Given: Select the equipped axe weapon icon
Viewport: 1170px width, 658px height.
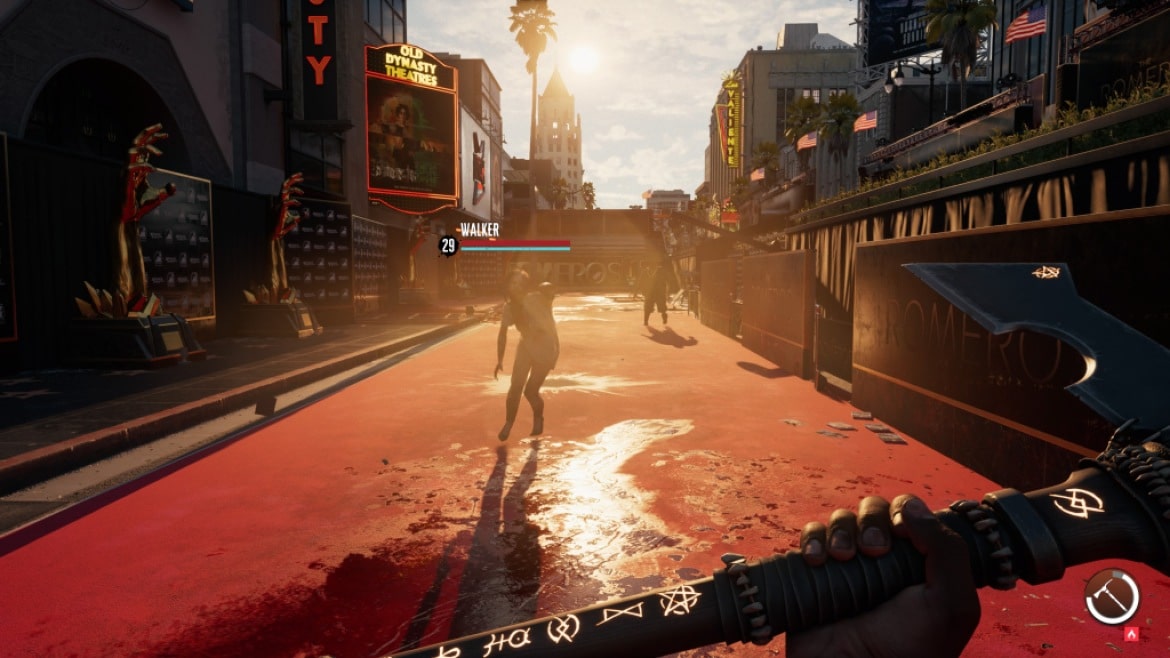Looking at the screenshot, I should pos(1111,596).
